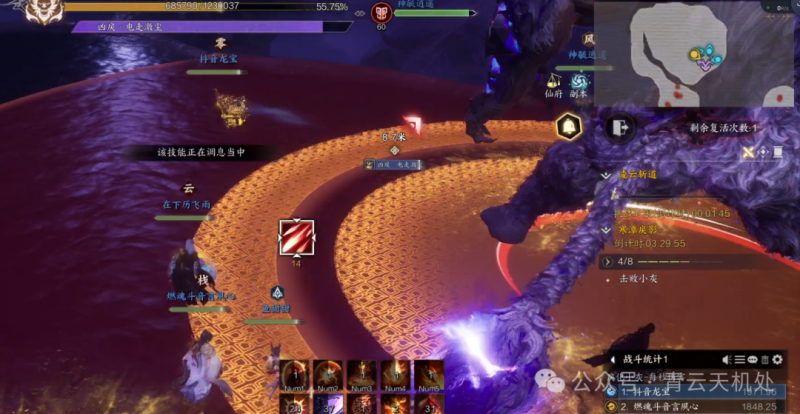Open the 副本 dungeon swirl icon
Screen dimensions: 800x414
[580, 81]
